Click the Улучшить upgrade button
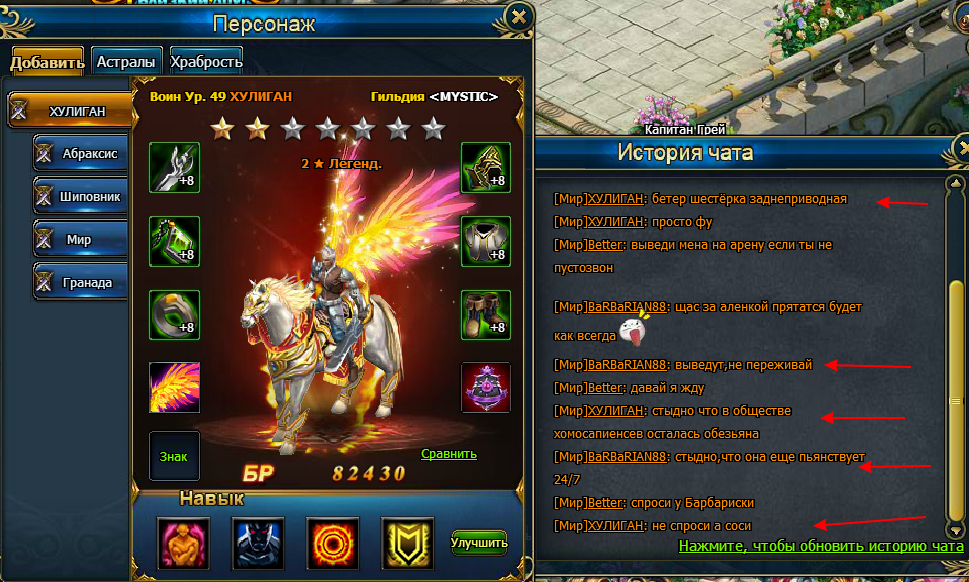Image resolution: width=969 pixels, height=582 pixels. tap(479, 542)
